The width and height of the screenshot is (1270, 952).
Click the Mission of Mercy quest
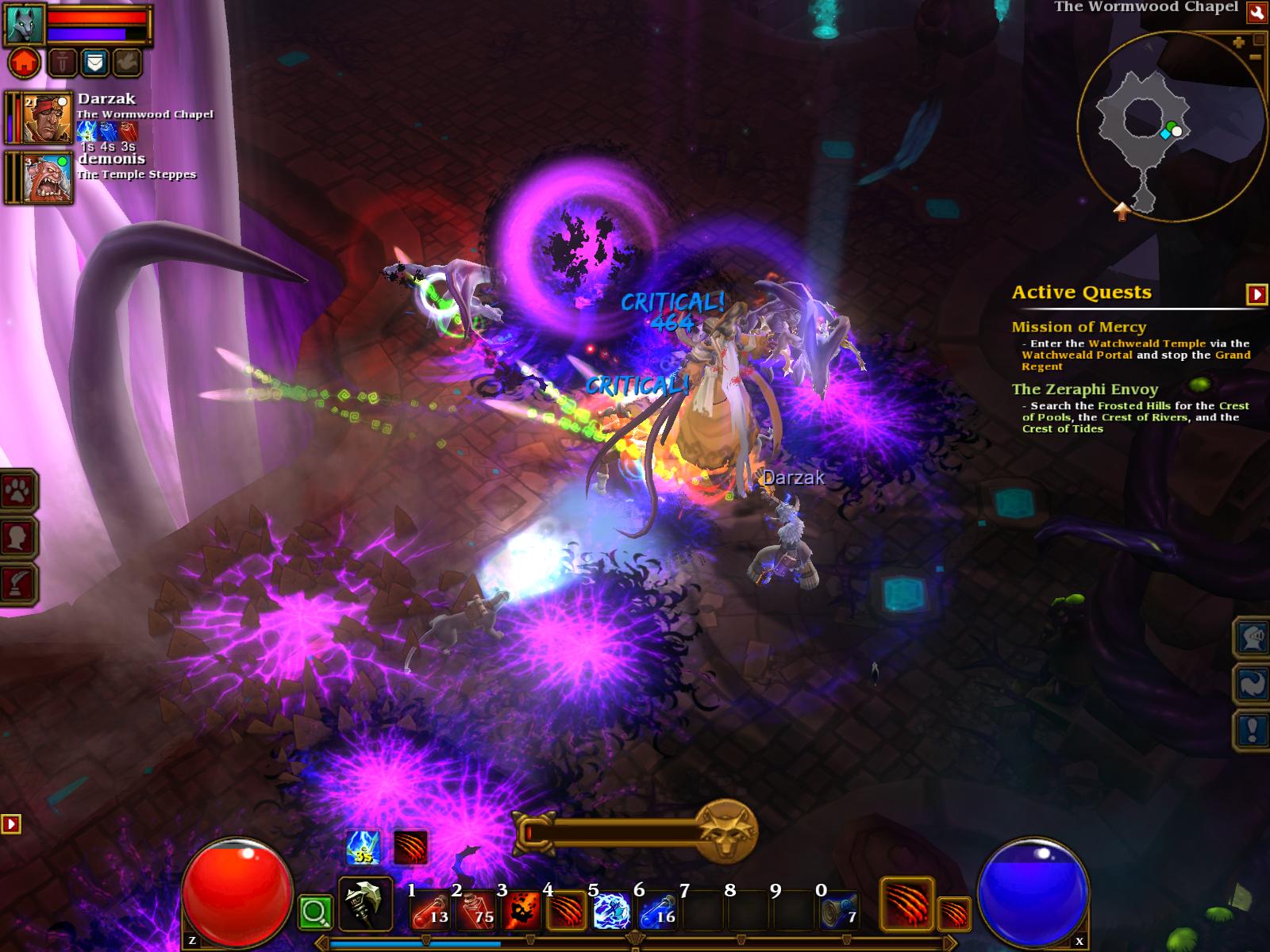pos(1078,327)
